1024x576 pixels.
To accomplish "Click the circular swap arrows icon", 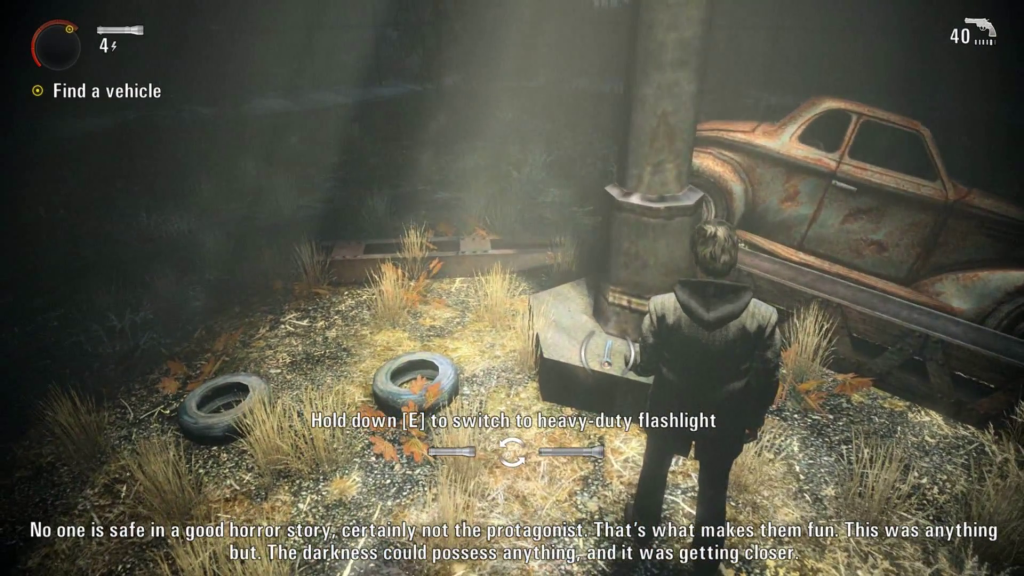I will coord(512,452).
